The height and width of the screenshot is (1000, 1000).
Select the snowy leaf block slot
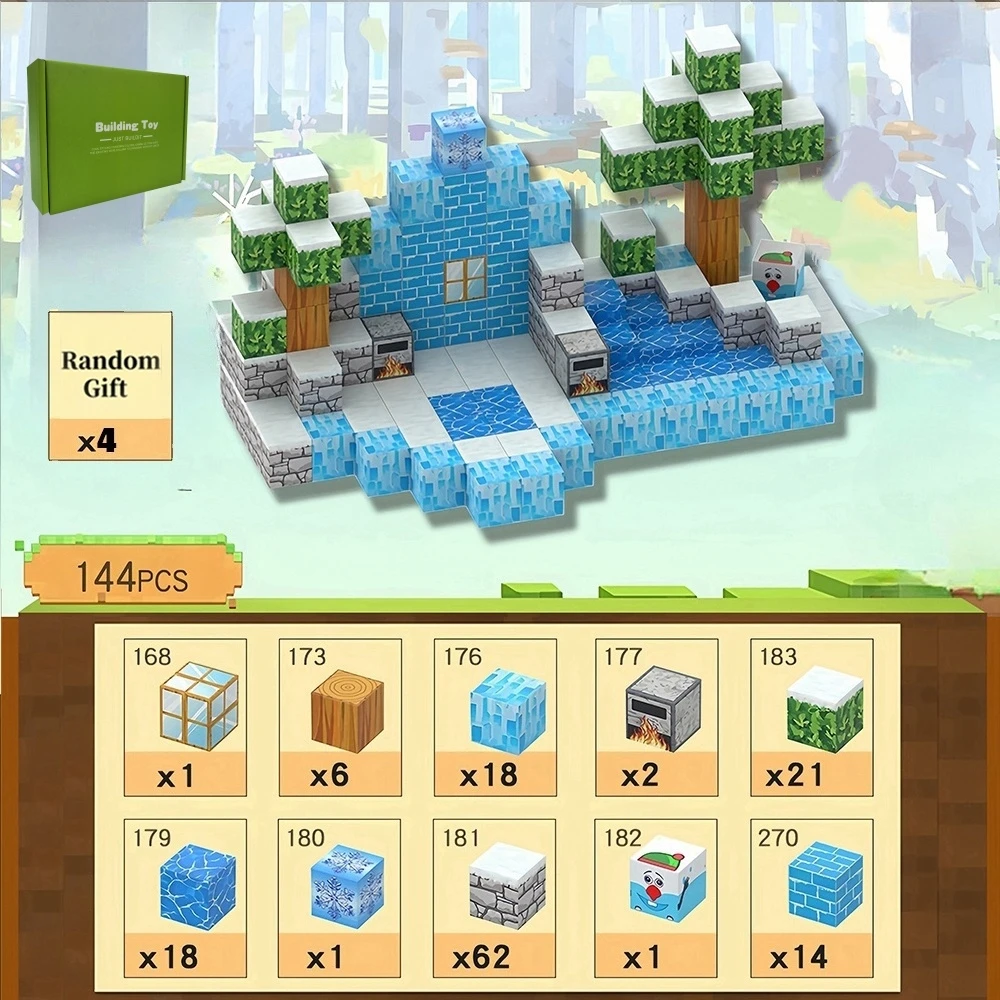(811, 717)
